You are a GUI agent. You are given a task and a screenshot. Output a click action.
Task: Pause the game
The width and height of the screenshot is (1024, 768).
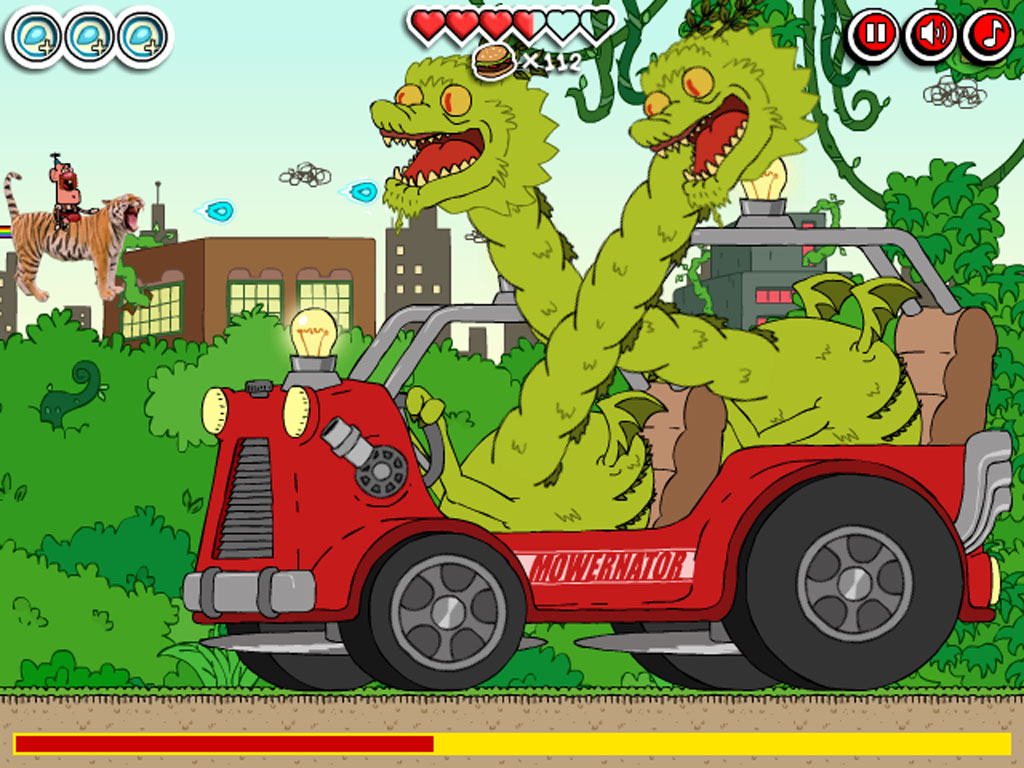click(x=874, y=35)
